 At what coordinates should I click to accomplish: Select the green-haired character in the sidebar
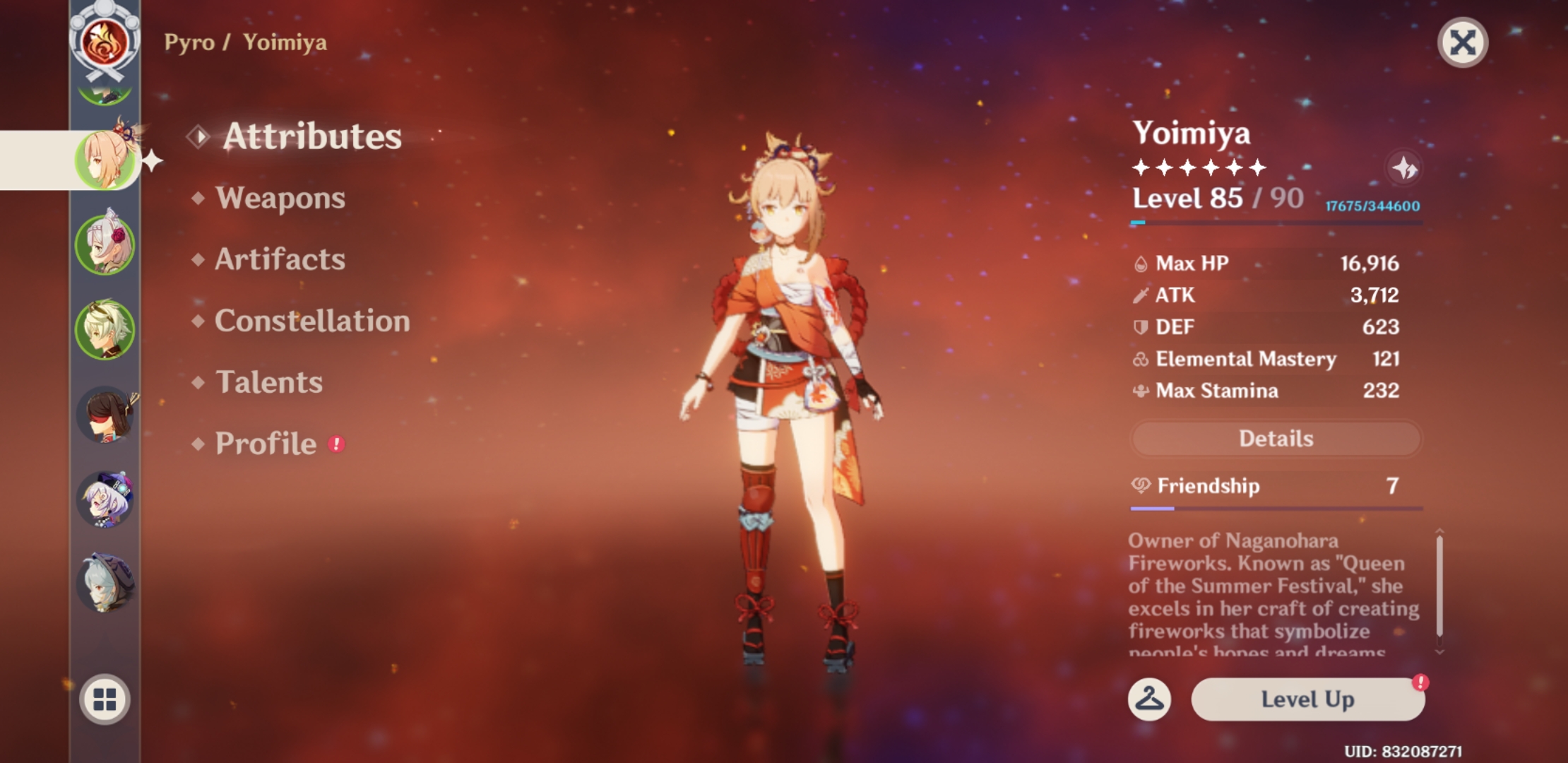pyautogui.click(x=105, y=329)
